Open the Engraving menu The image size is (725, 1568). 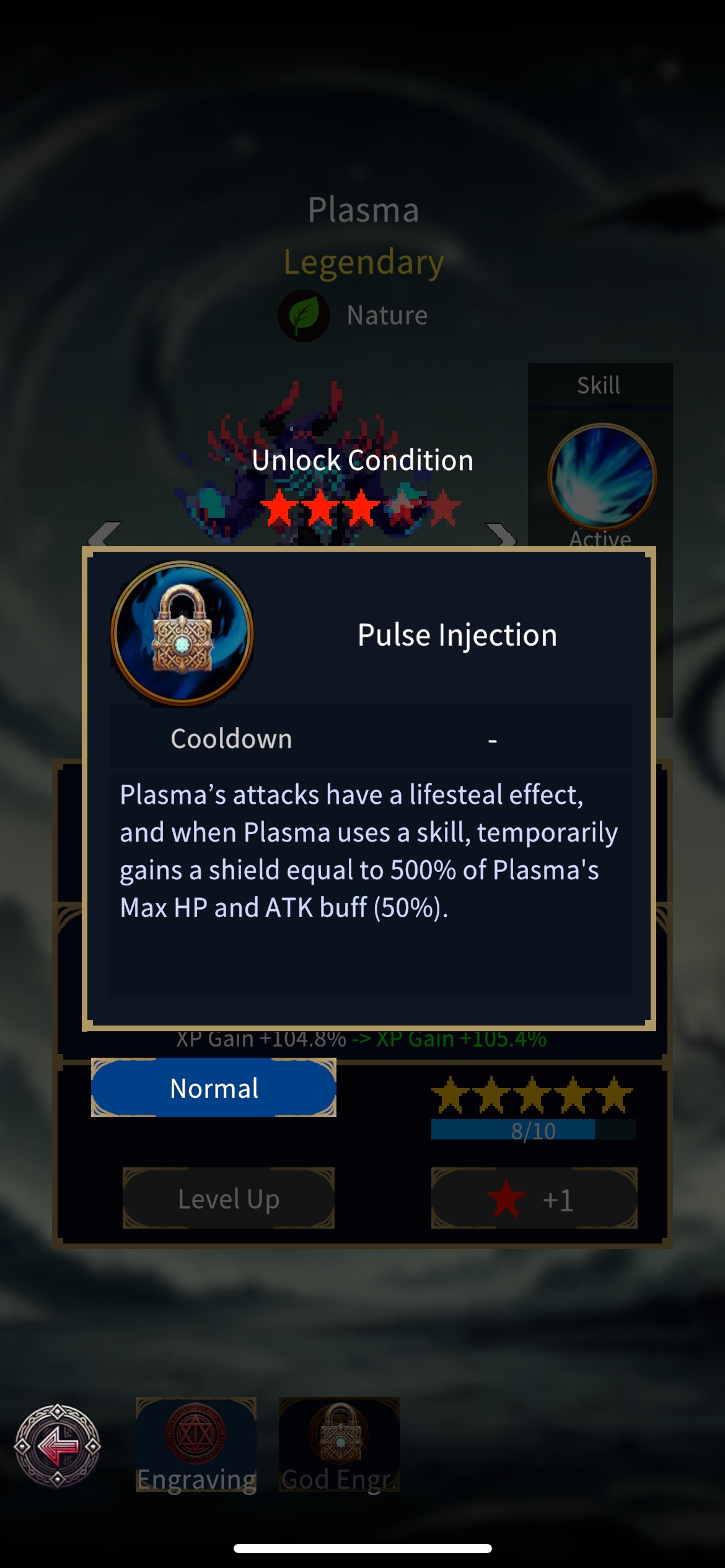coord(196,1444)
